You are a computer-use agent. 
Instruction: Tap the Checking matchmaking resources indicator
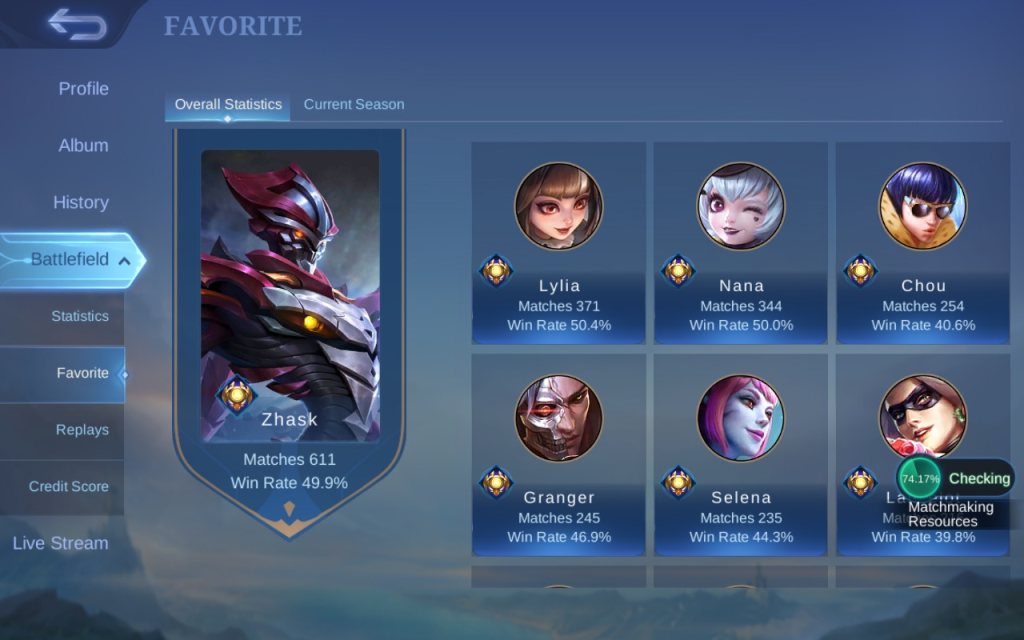click(956, 479)
